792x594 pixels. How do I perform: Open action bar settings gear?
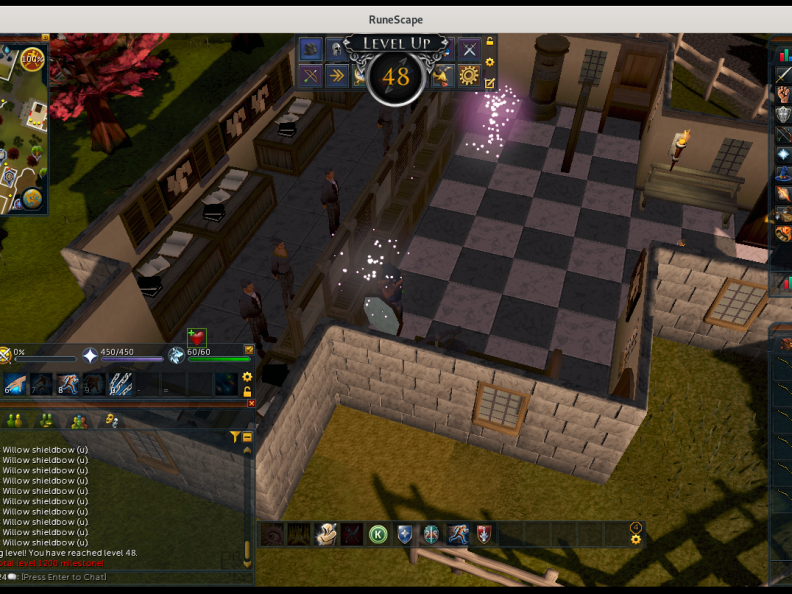click(x=247, y=377)
